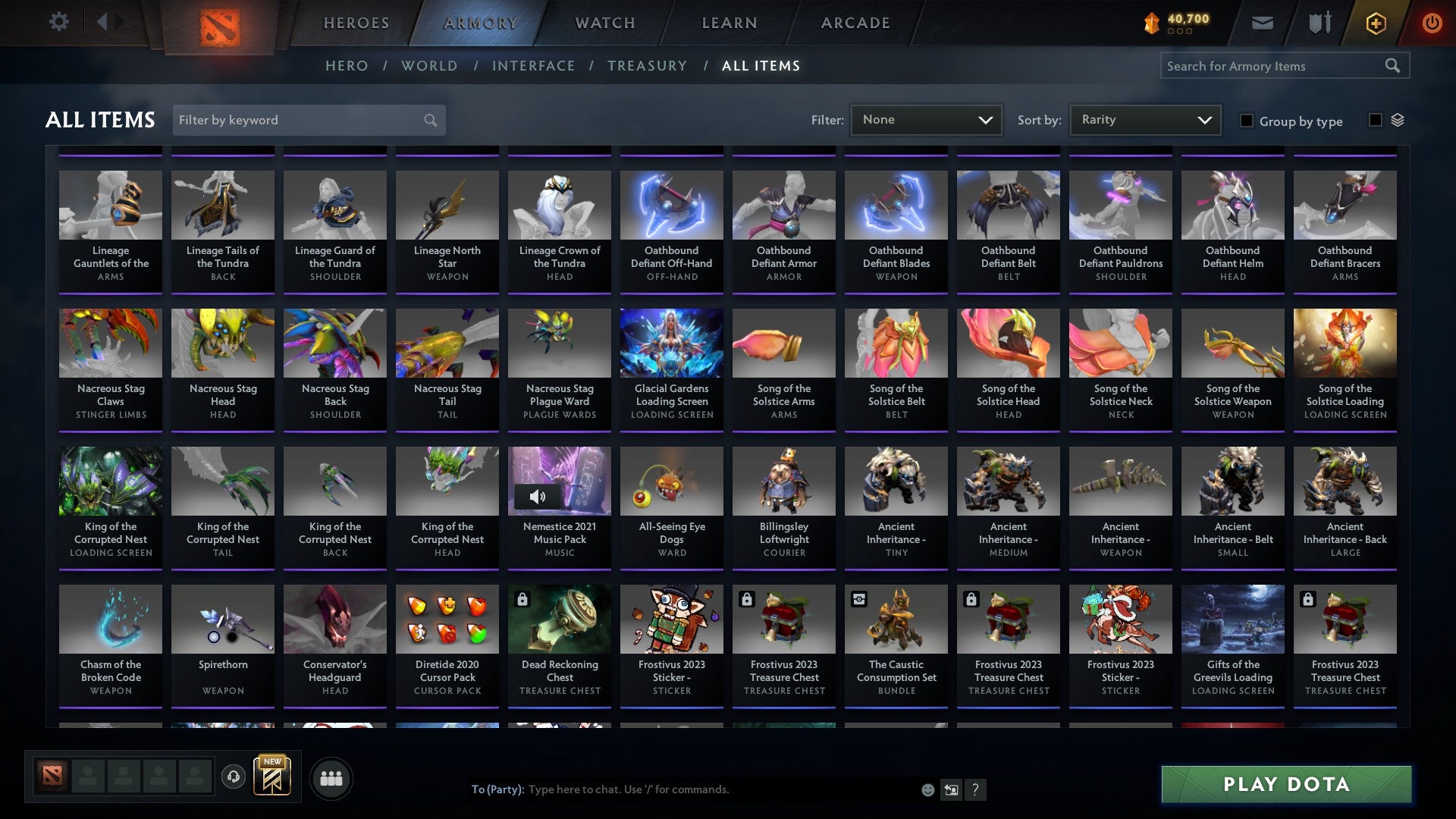Click the back navigation arrow icon
Viewport: 1456px width, 819px height.
103,22
